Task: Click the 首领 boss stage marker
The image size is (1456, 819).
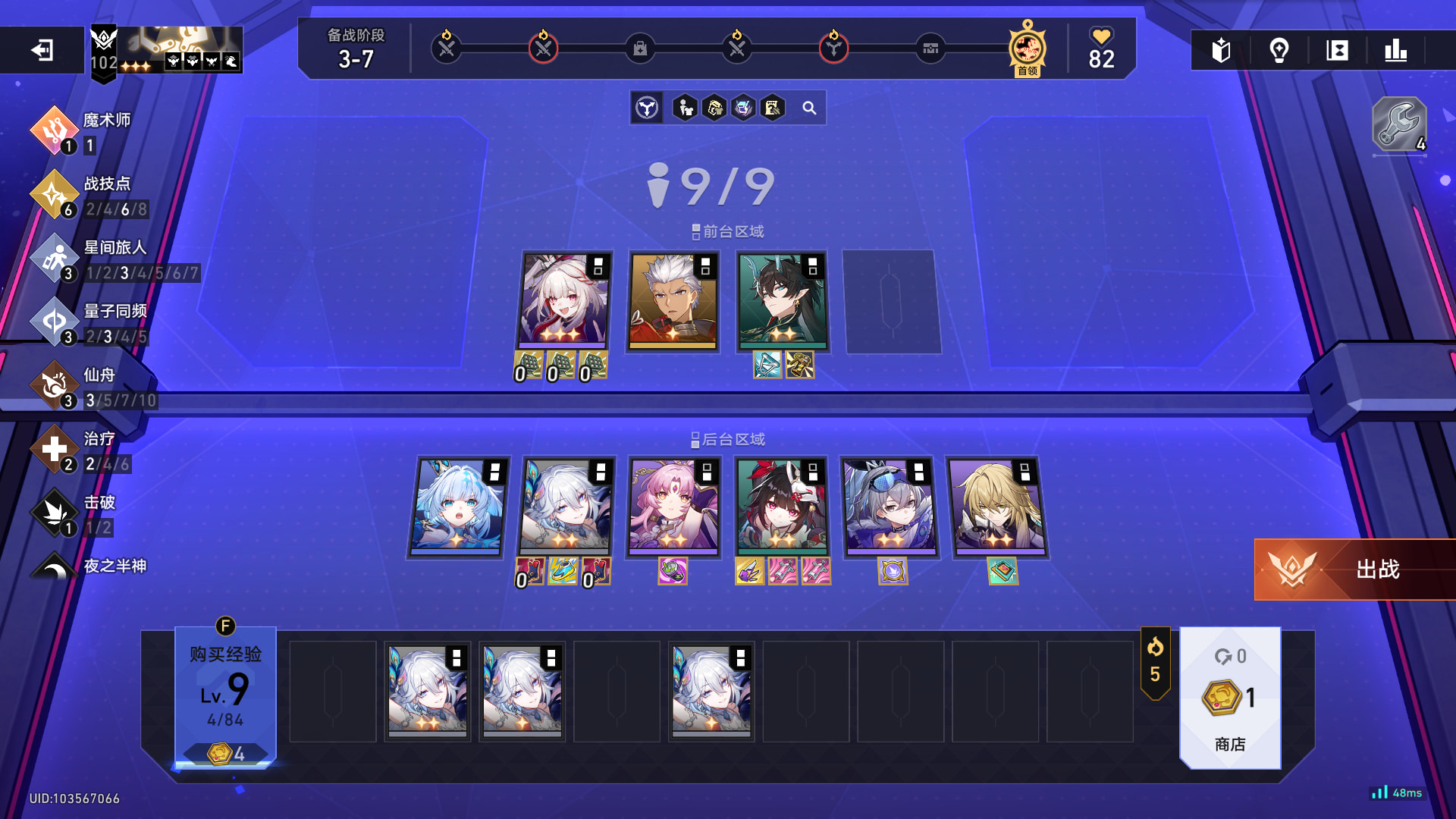Action: (1028, 49)
